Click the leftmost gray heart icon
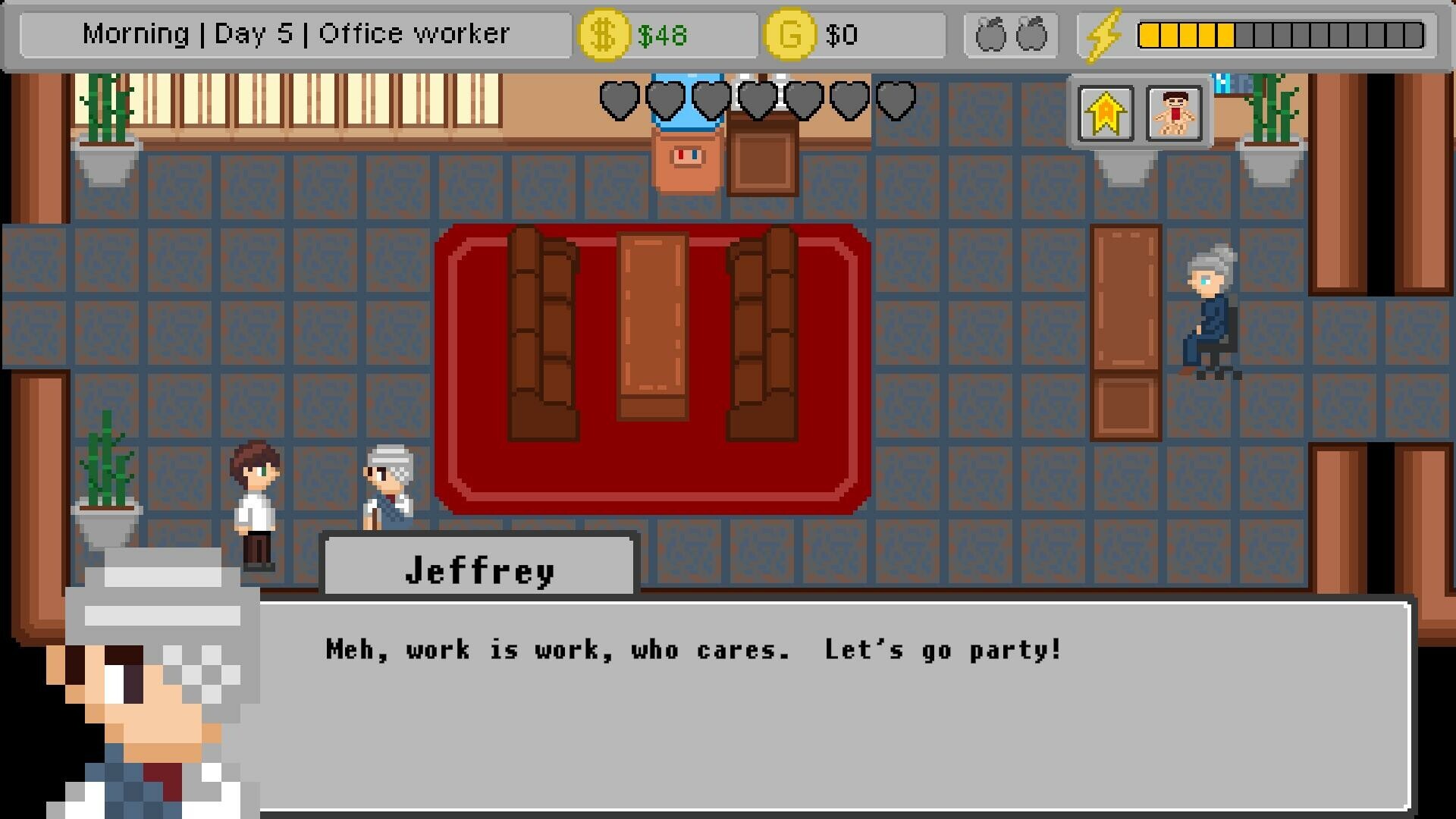Image resolution: width=1456 pixels, height=819 pixels. tap(620, 99)
